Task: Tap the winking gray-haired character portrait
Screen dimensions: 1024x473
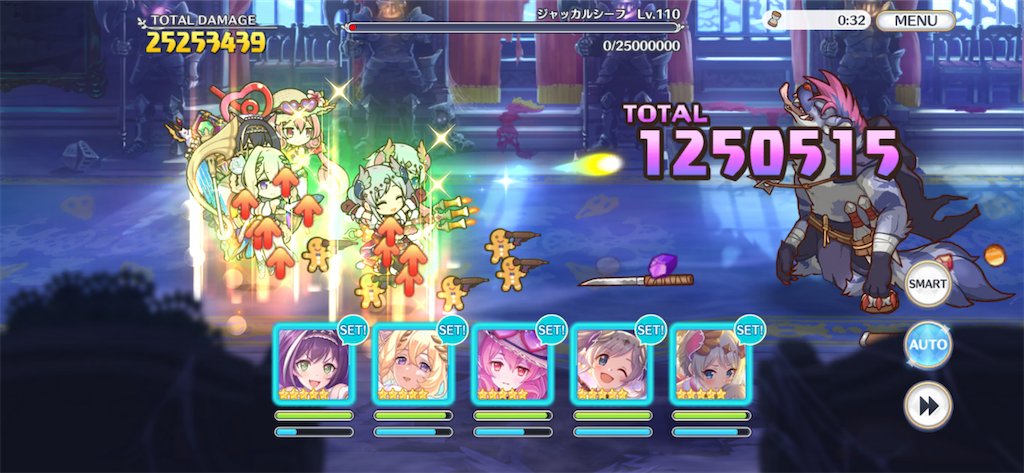Action: coord(611,365)
